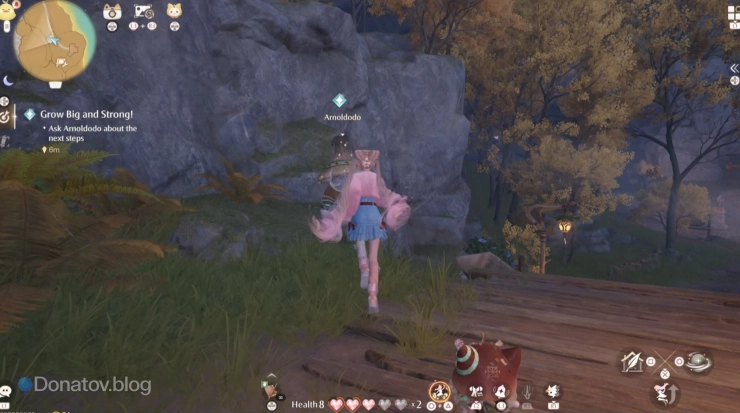Expand the double-arrow side panel
Viewport: 740px width, 413px height.
click(x=733, y=68)
